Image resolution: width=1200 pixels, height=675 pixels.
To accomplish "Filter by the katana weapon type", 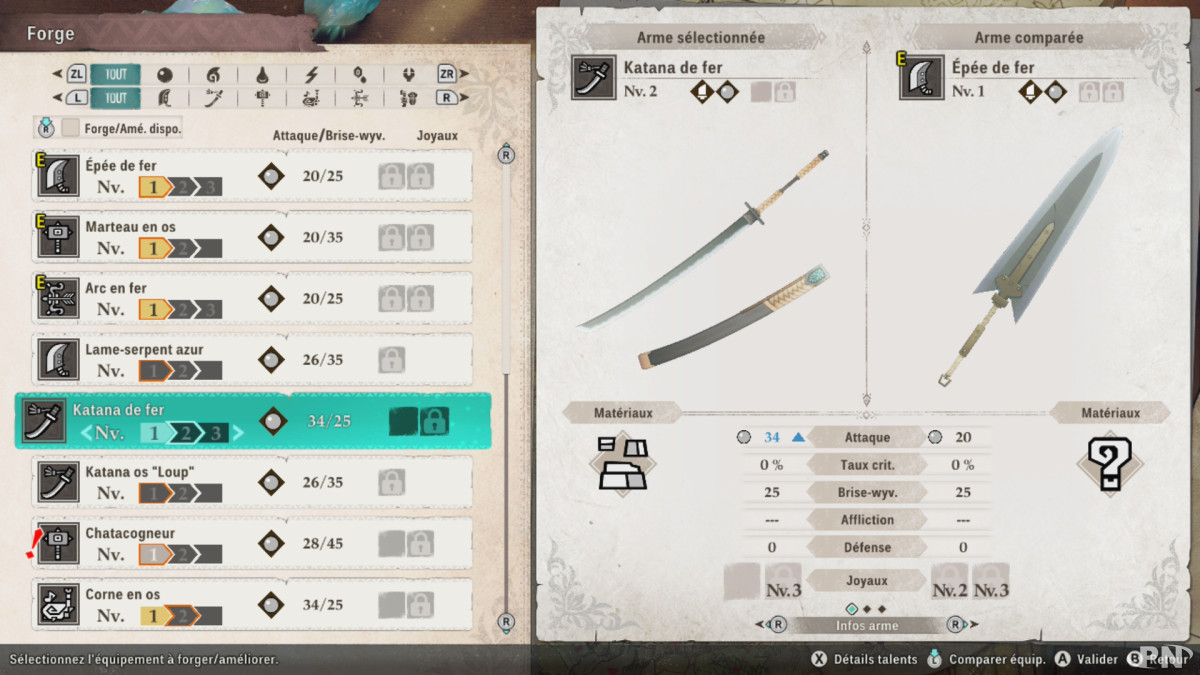I will (x=213, y=98).
